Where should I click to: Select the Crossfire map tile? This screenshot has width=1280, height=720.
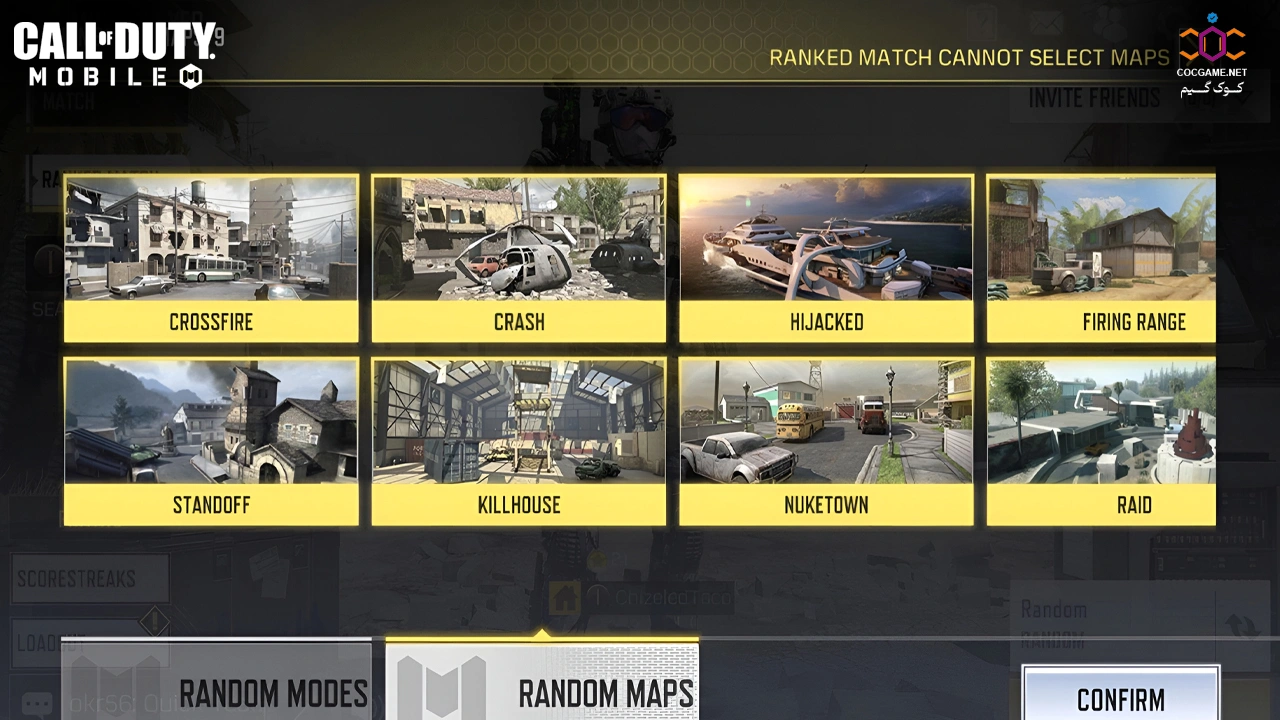pos(211,258)
